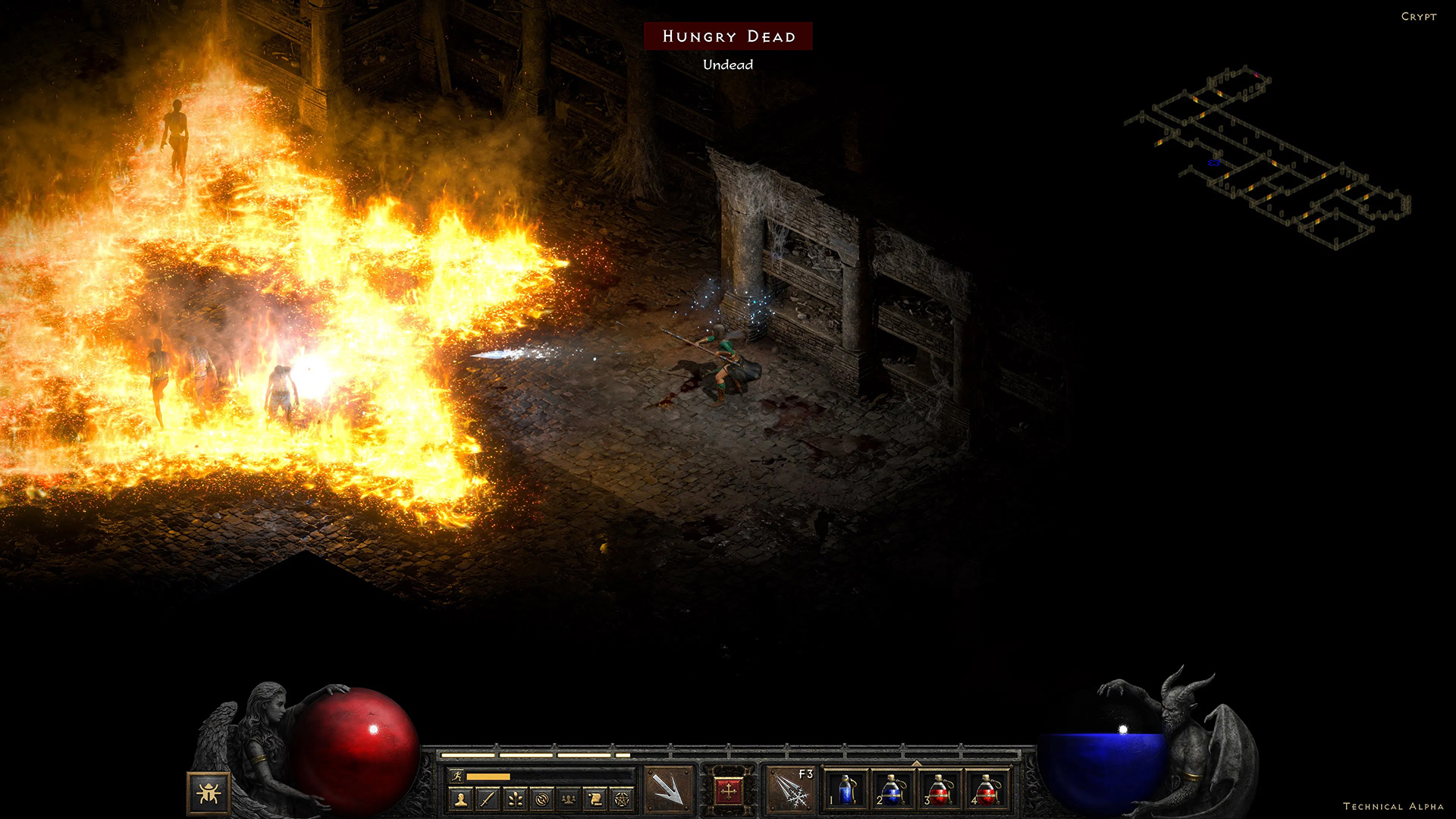
Task: Open the inventory with the sword icon
Action: pyautogui.click(x=485, y=800)
